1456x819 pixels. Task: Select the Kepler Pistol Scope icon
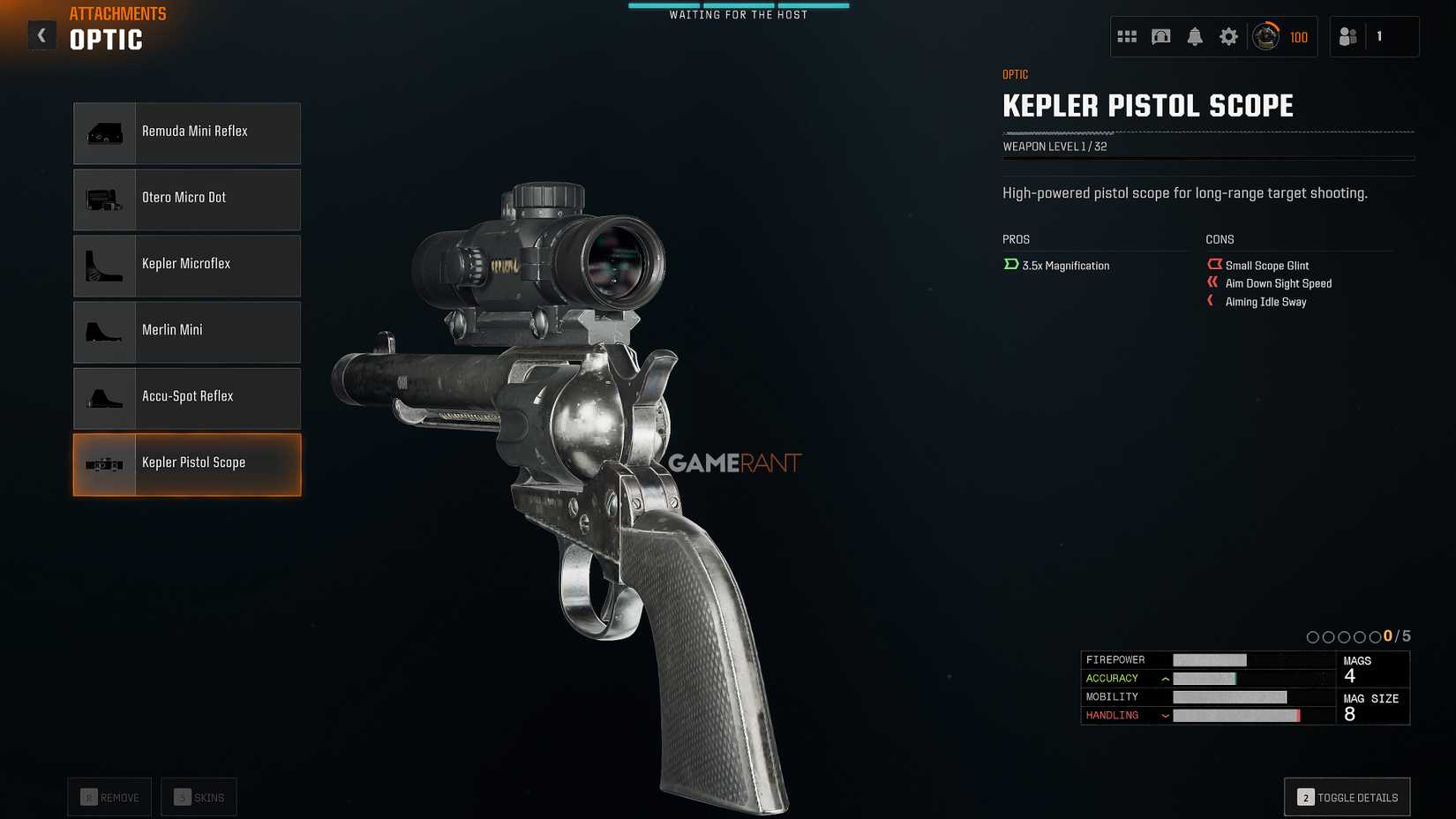[103, 464]
